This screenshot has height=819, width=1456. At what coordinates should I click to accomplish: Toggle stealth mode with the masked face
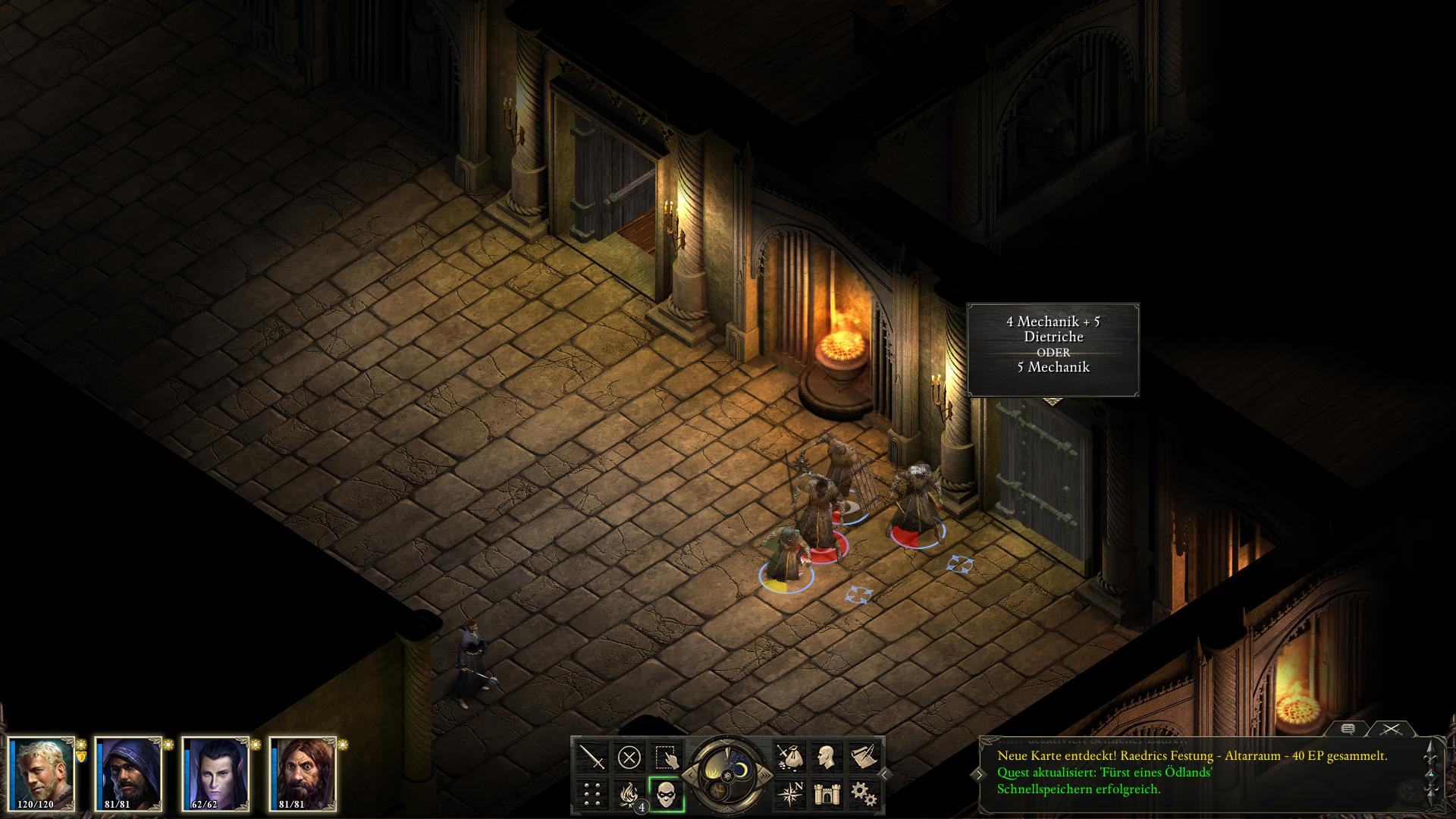[666, 794]
